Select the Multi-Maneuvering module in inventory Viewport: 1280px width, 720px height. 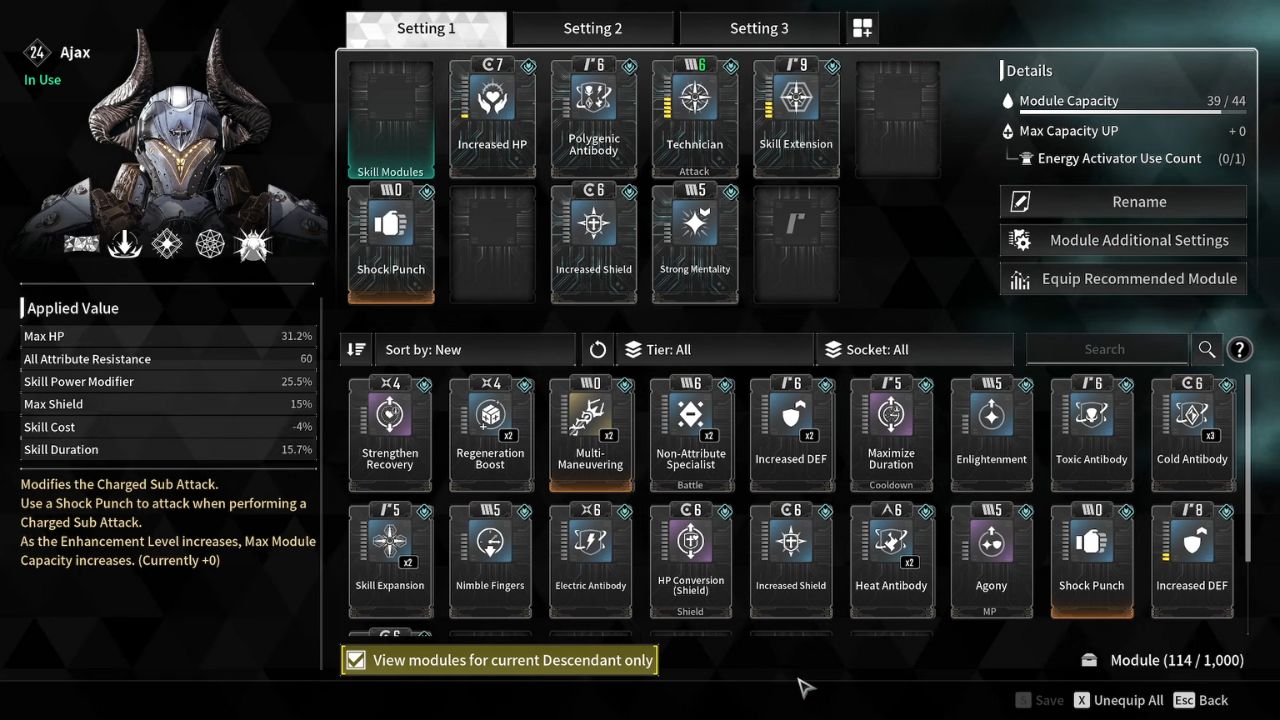pos(591,430)
